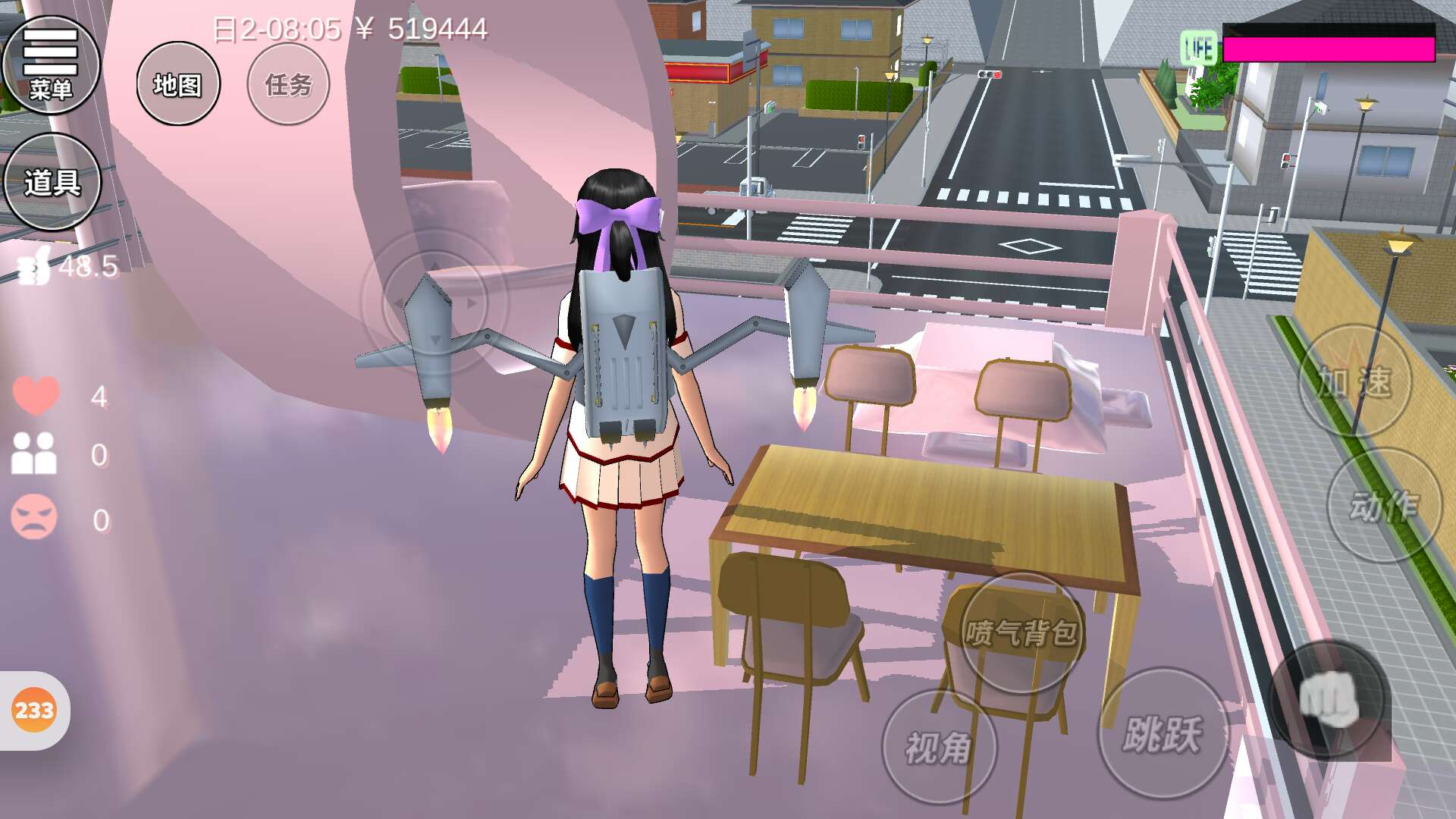Open the 地图 map

pos(178,84)
